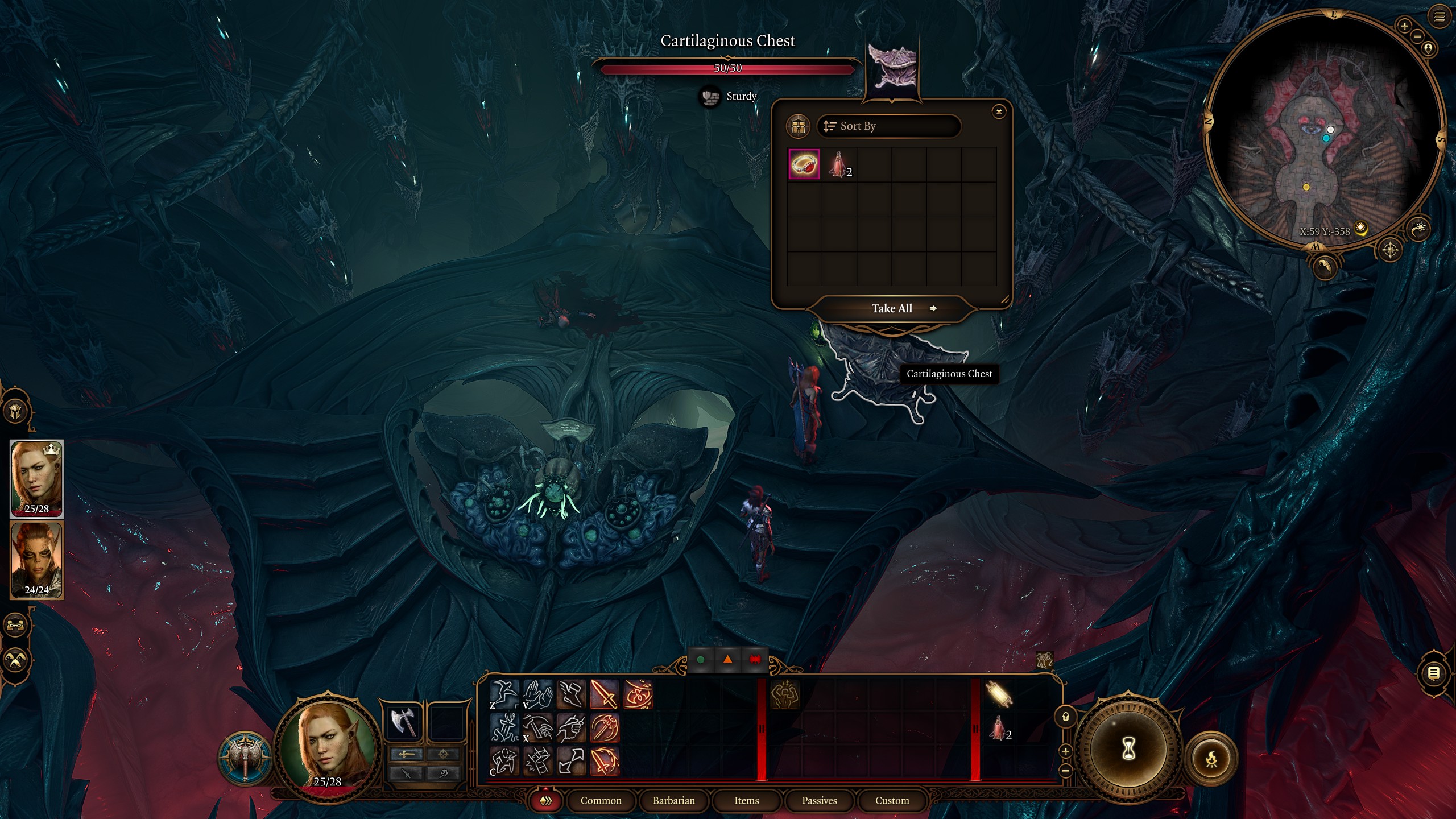Viewport: 1456px width, 819px height.
Task: Click the campfire rest button
Action: 1211,759
